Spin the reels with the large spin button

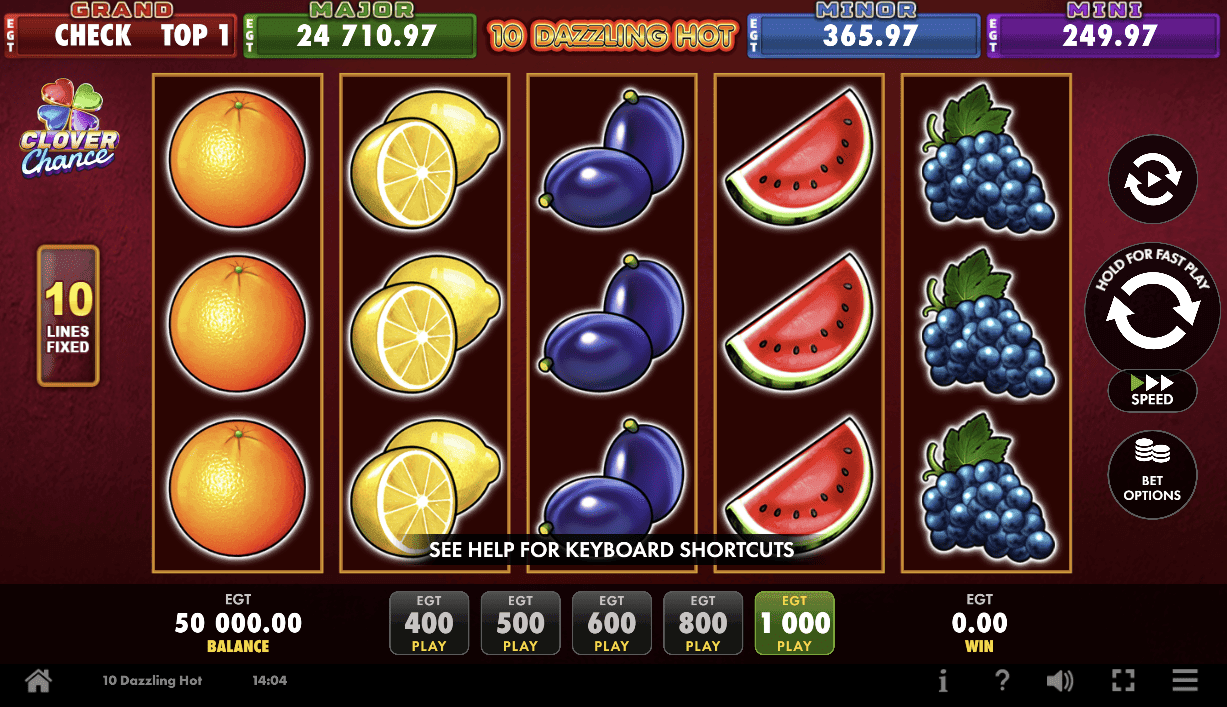[x=1152, y=308]
